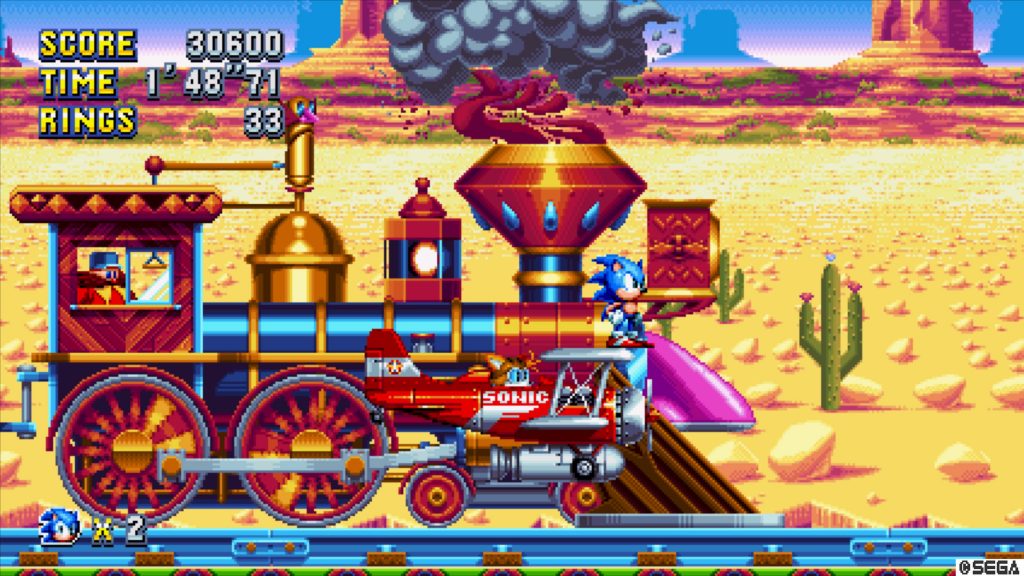Click the Sonic lives icon
Image resolution: width=1024 pixels, height=576 pixels.
pos(60,527)
